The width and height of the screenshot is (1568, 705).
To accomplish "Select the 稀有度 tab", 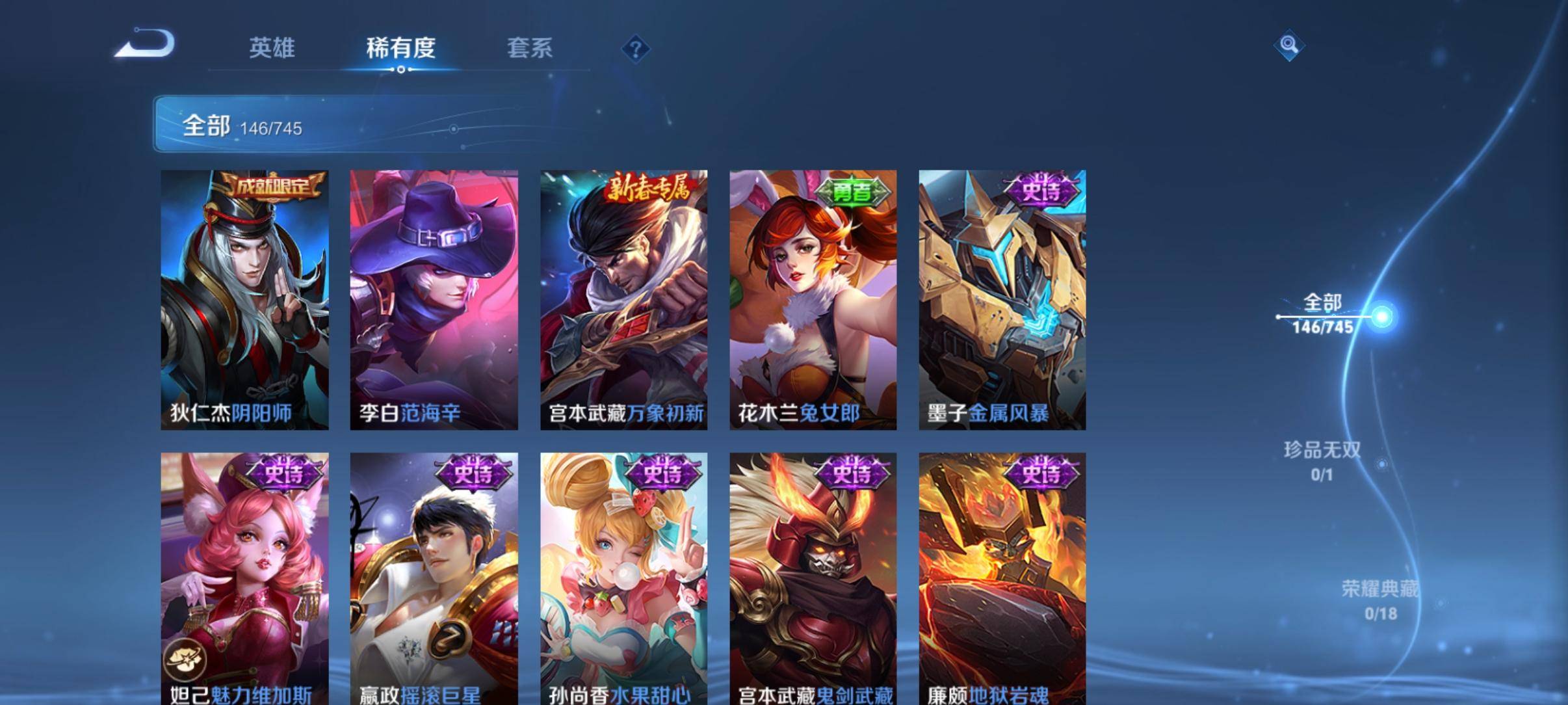I will click(400, 48).
